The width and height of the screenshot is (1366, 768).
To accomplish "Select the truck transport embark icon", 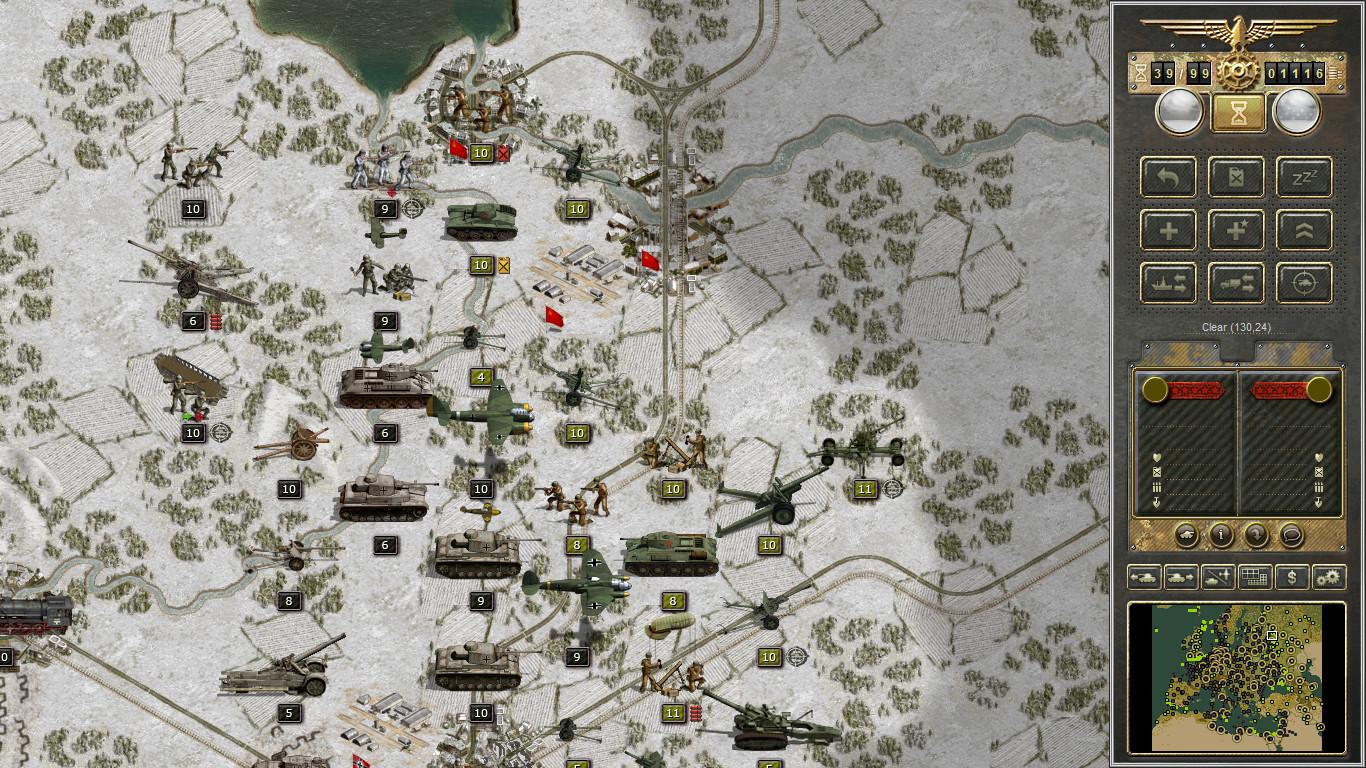I will pos(1236,282).
